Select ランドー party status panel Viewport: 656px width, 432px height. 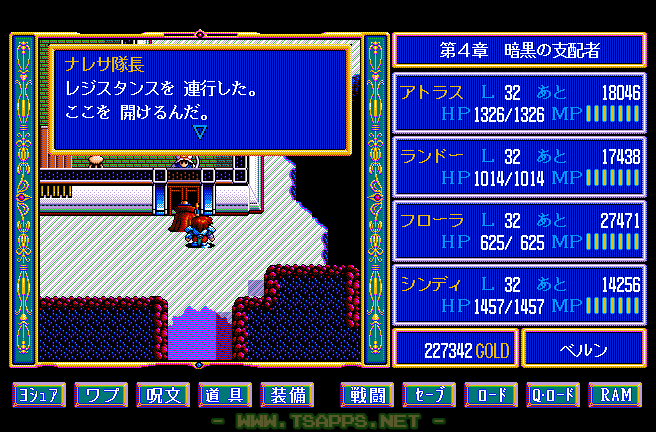tap(519, 167)
